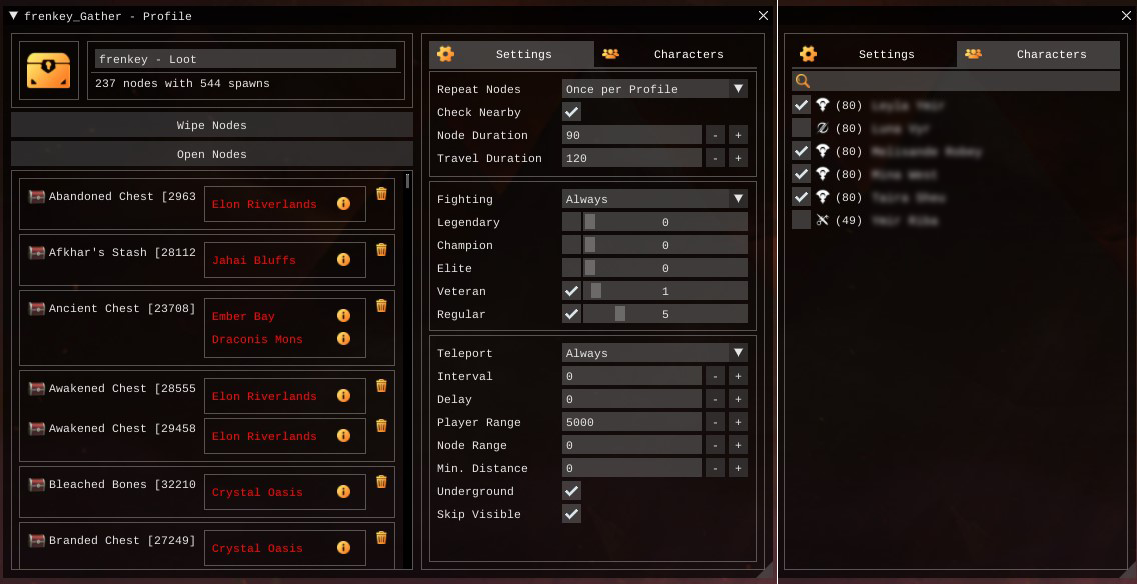Adjust the Regular enemy count slider
This screenshot has width=1137, height=584.
(x=665, y=314)
